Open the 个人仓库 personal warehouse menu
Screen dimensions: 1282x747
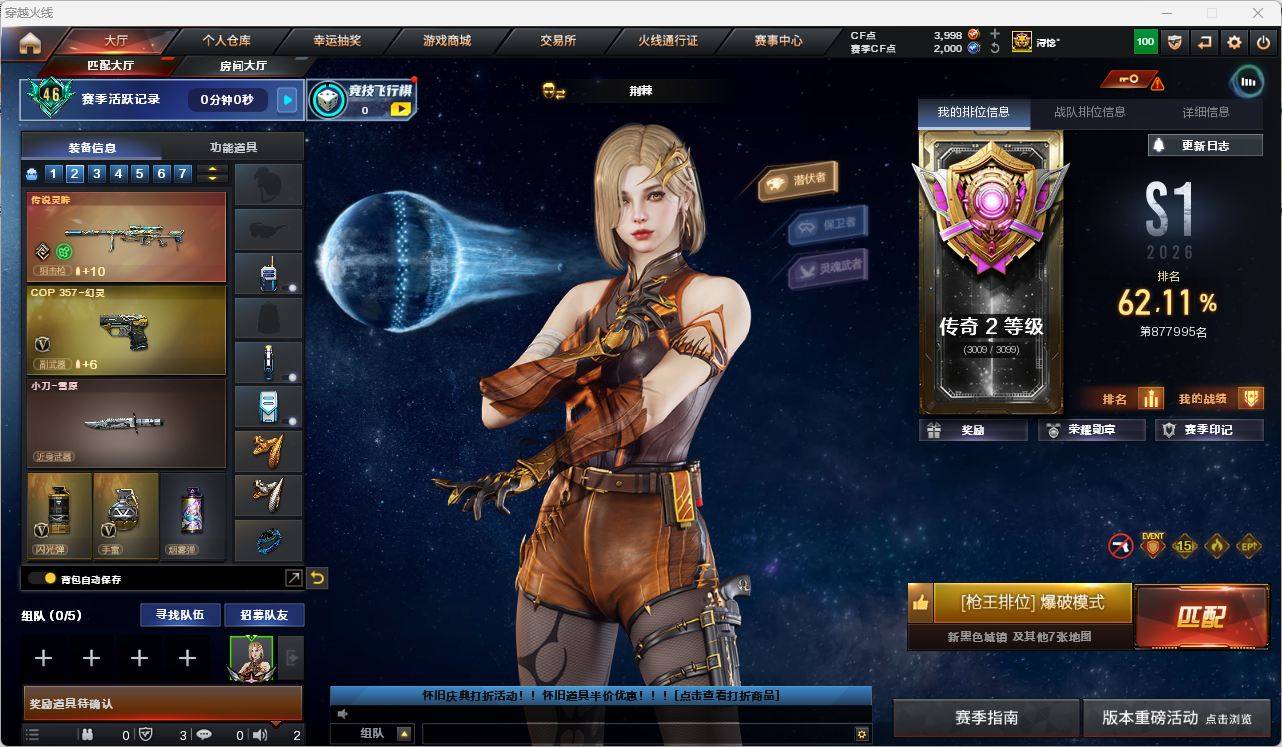coord(227,41)
